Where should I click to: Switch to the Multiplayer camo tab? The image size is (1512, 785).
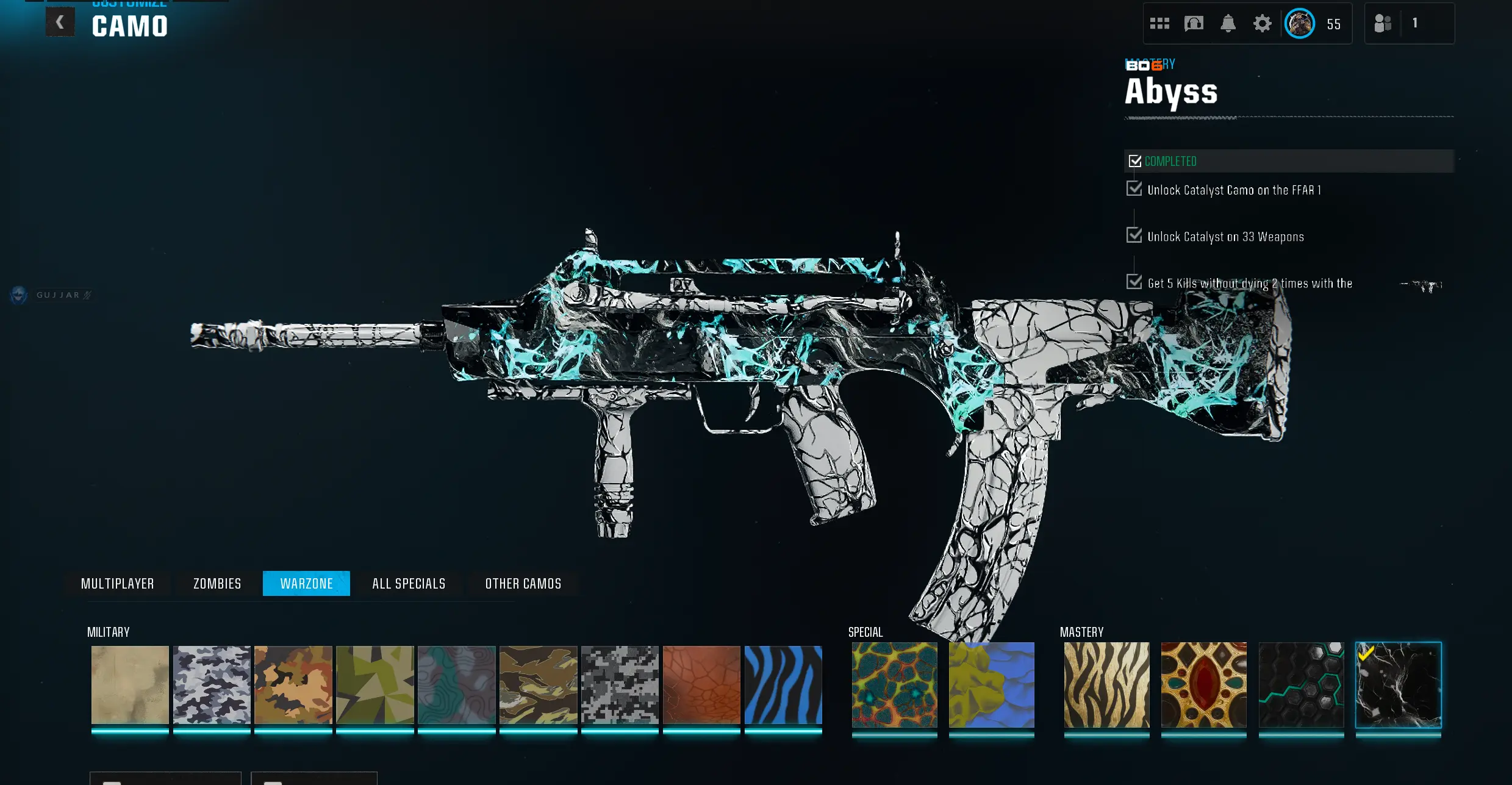click(117, 584)
